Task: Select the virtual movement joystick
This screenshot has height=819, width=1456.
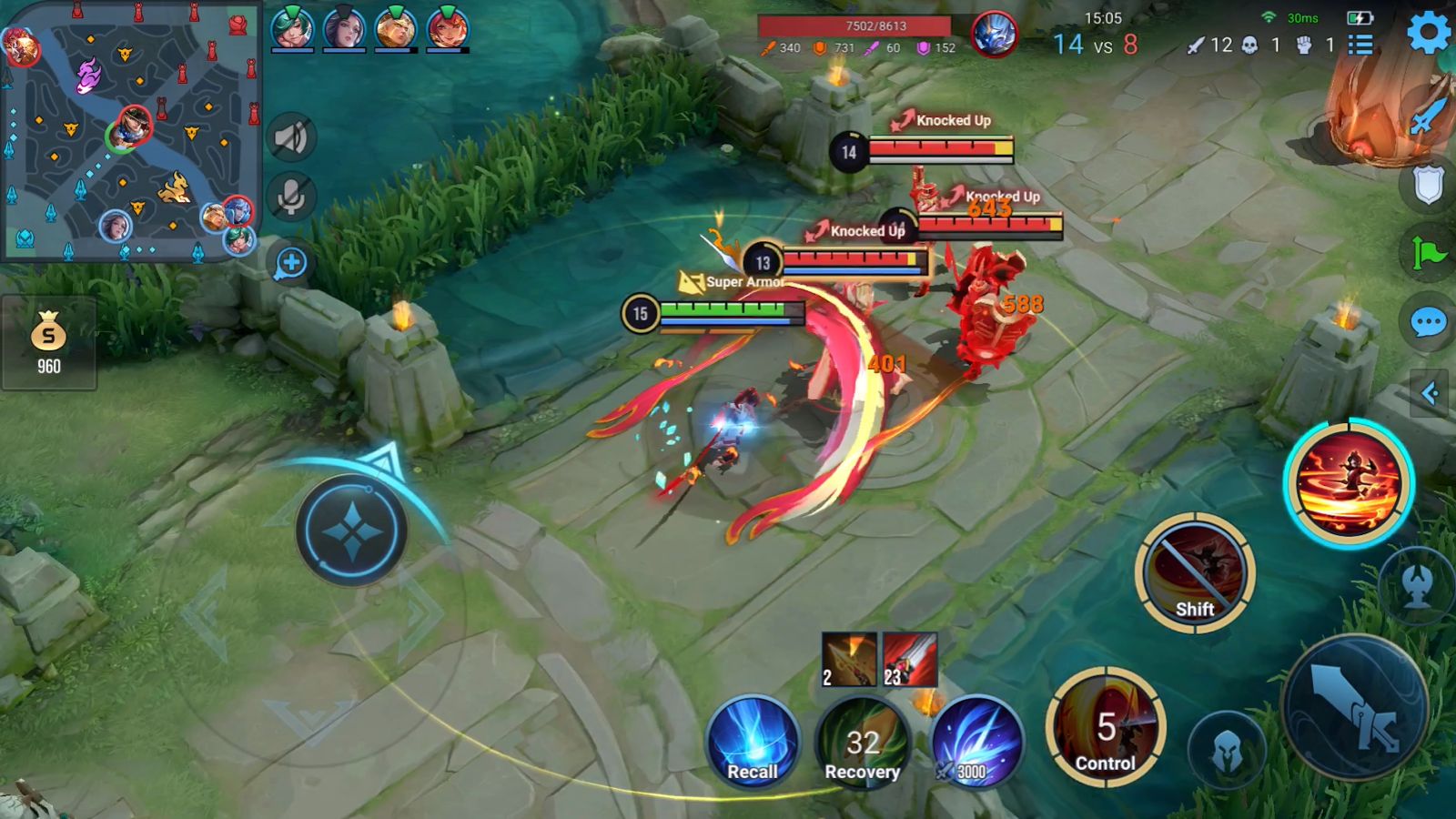Action: 351,530
